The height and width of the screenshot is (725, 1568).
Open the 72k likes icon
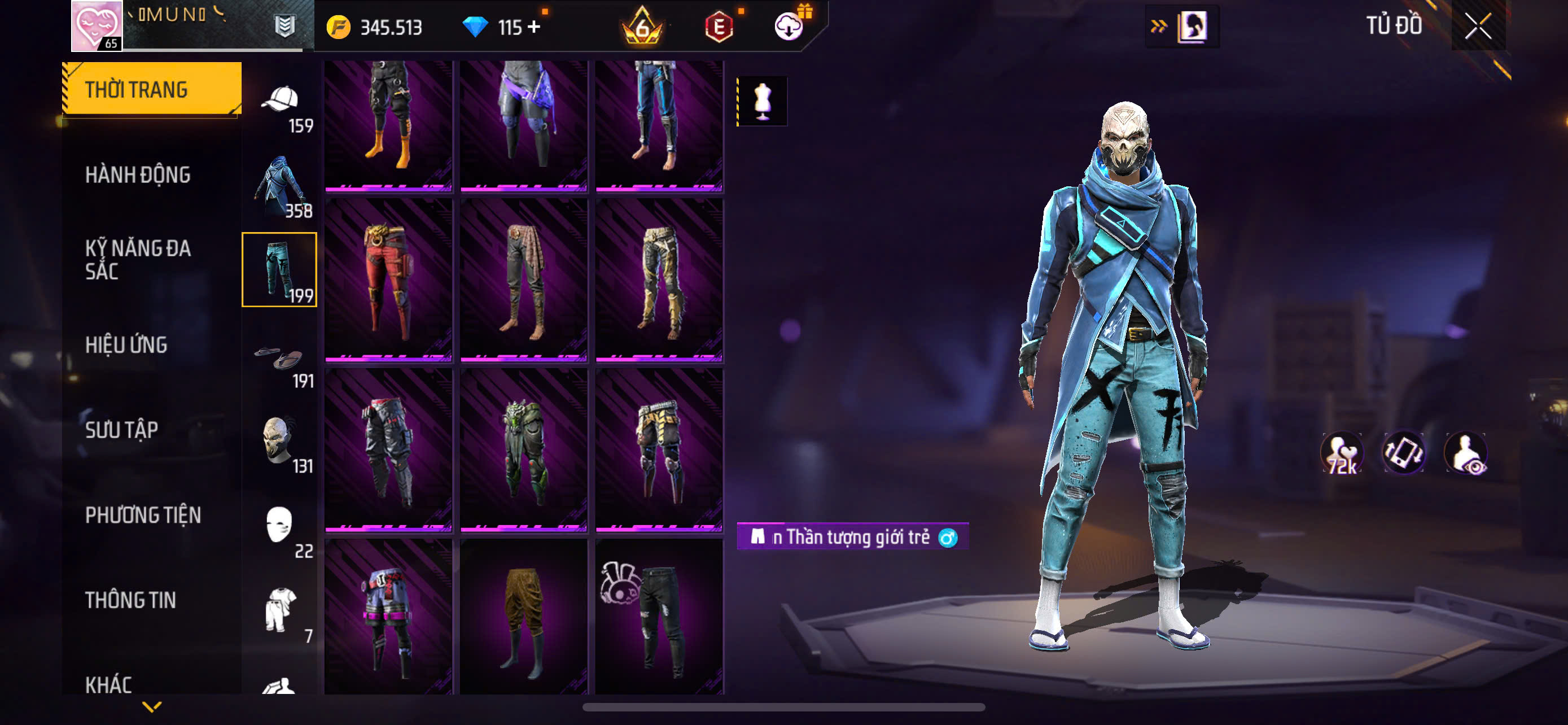tap(1342, 453)
